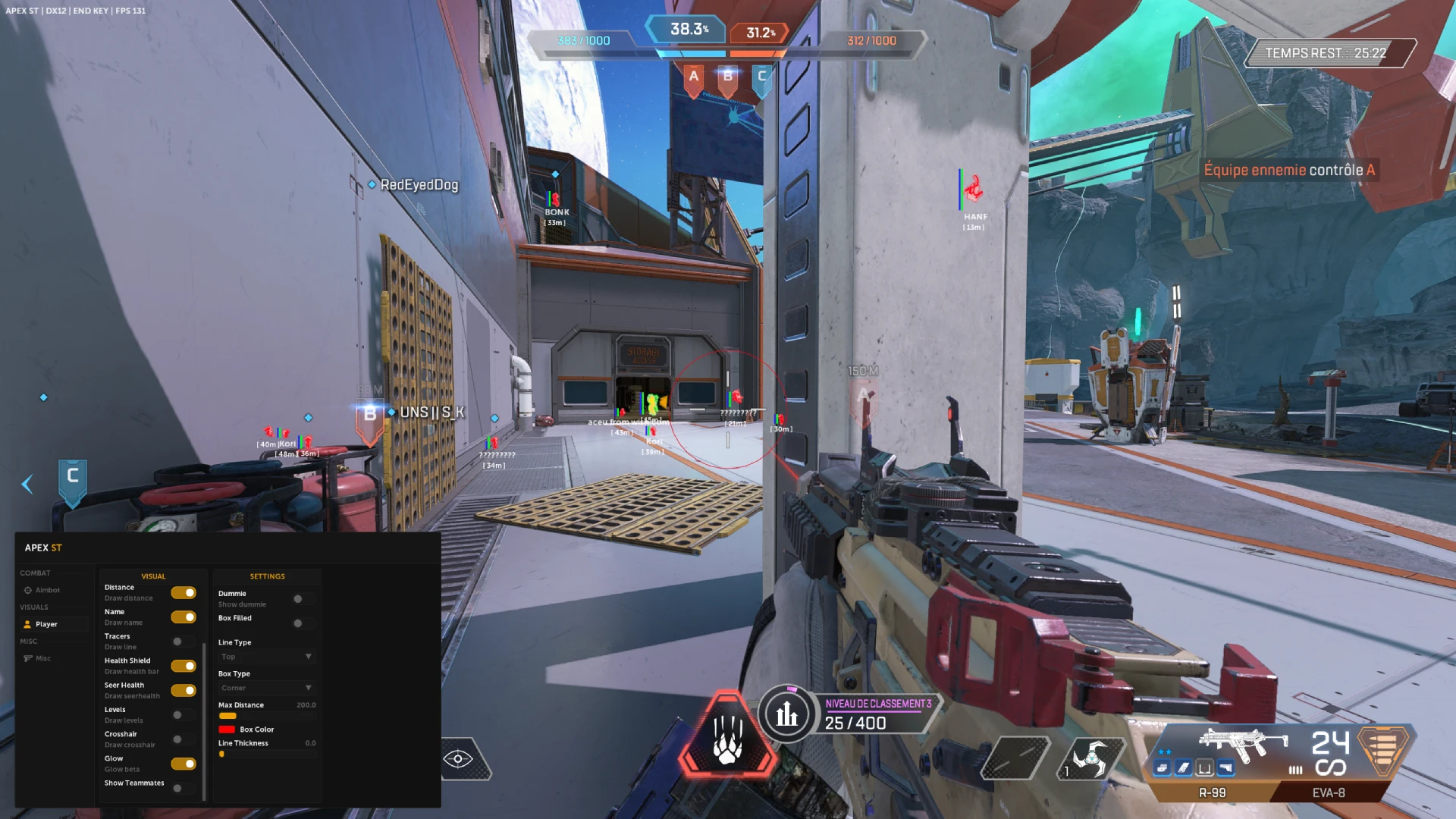
Task: Open the Box Type dropdown
Action: point(266,688)
